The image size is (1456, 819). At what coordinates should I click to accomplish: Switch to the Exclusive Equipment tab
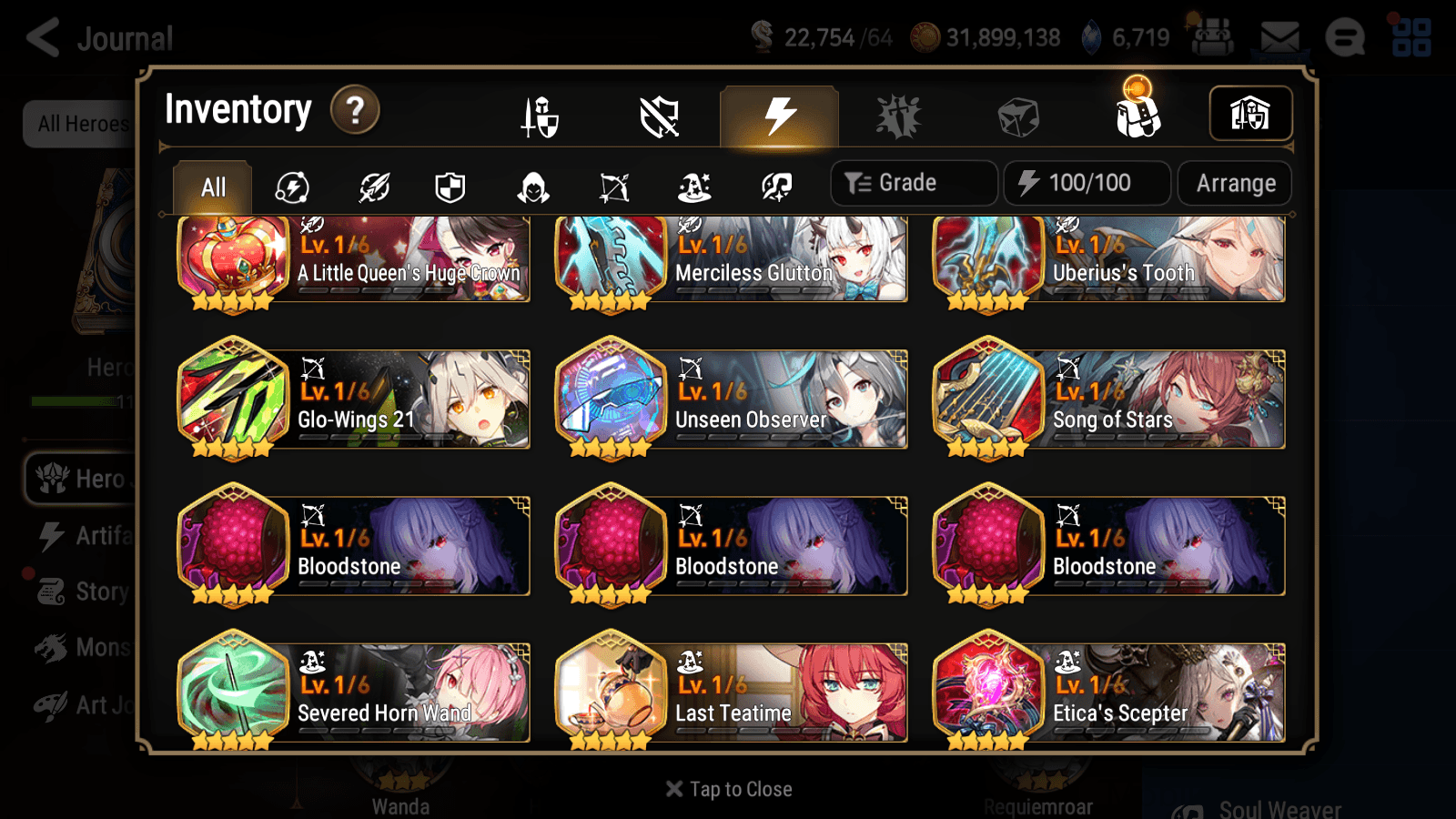(660, 115)
